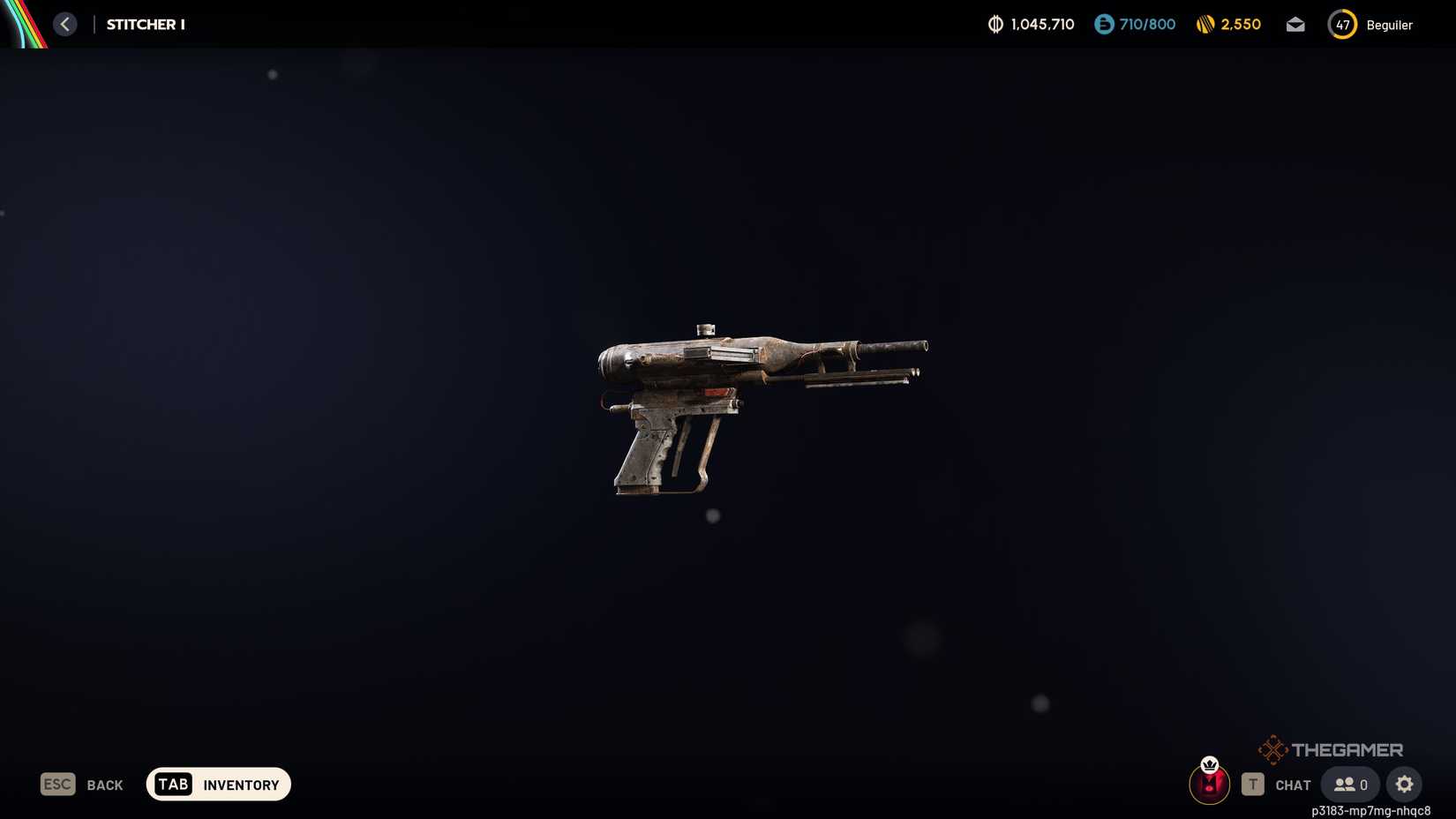The image size is (1456, 819).
Task: Click the social players icon showing 0 online
Action: [x=1349, y=784]
